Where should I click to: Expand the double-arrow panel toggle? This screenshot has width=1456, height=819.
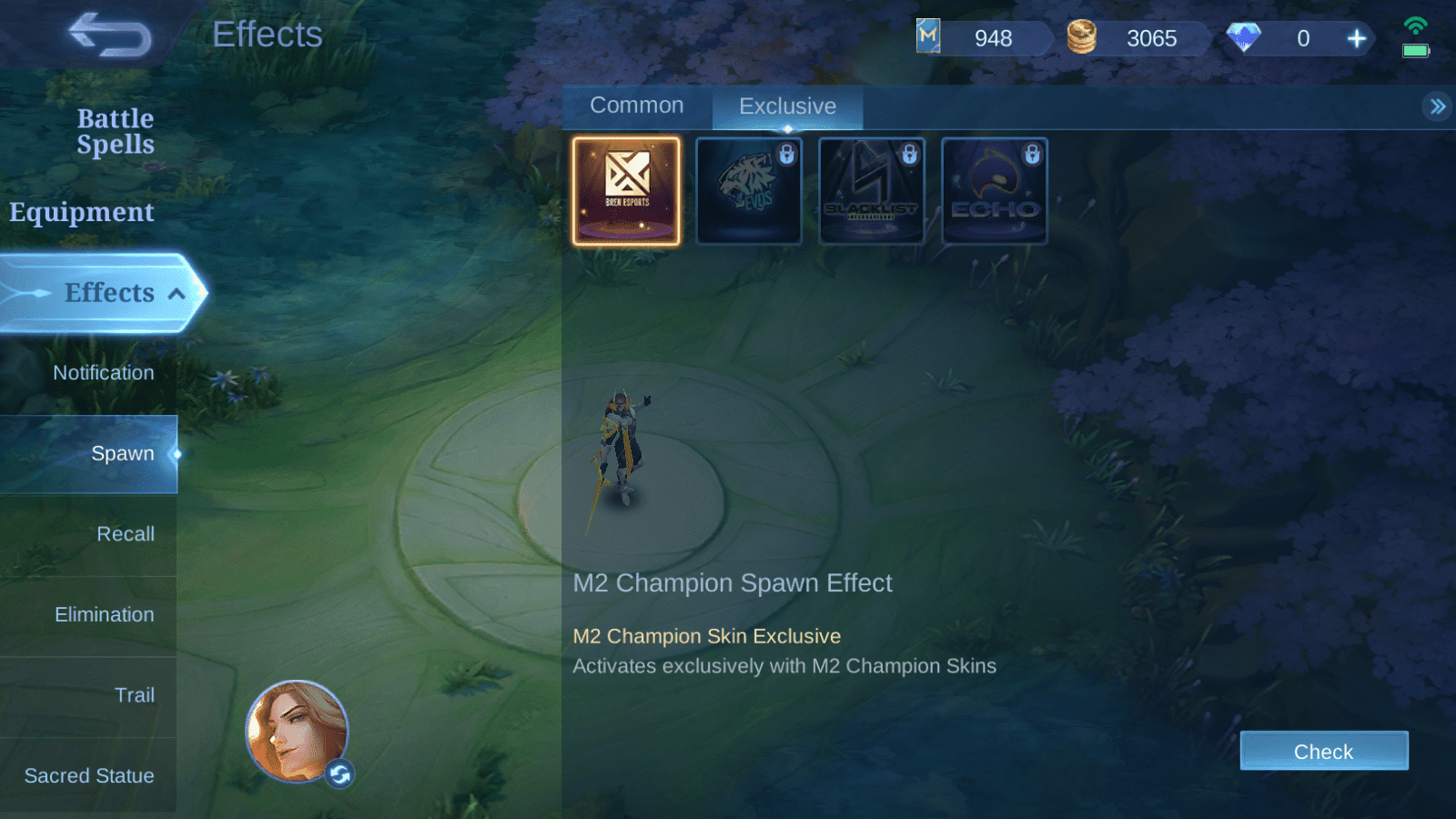tap(1437, 106)
